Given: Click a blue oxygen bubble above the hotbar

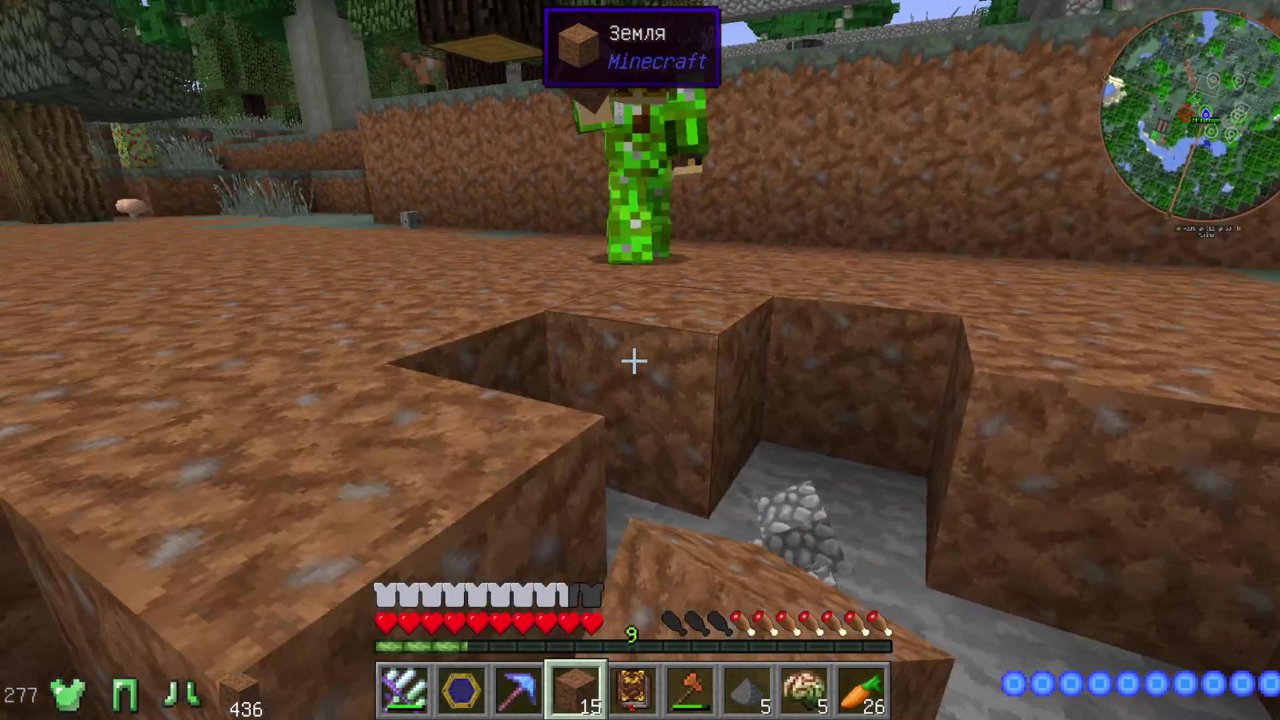Looking at the screenshot, I should 1013,683.
